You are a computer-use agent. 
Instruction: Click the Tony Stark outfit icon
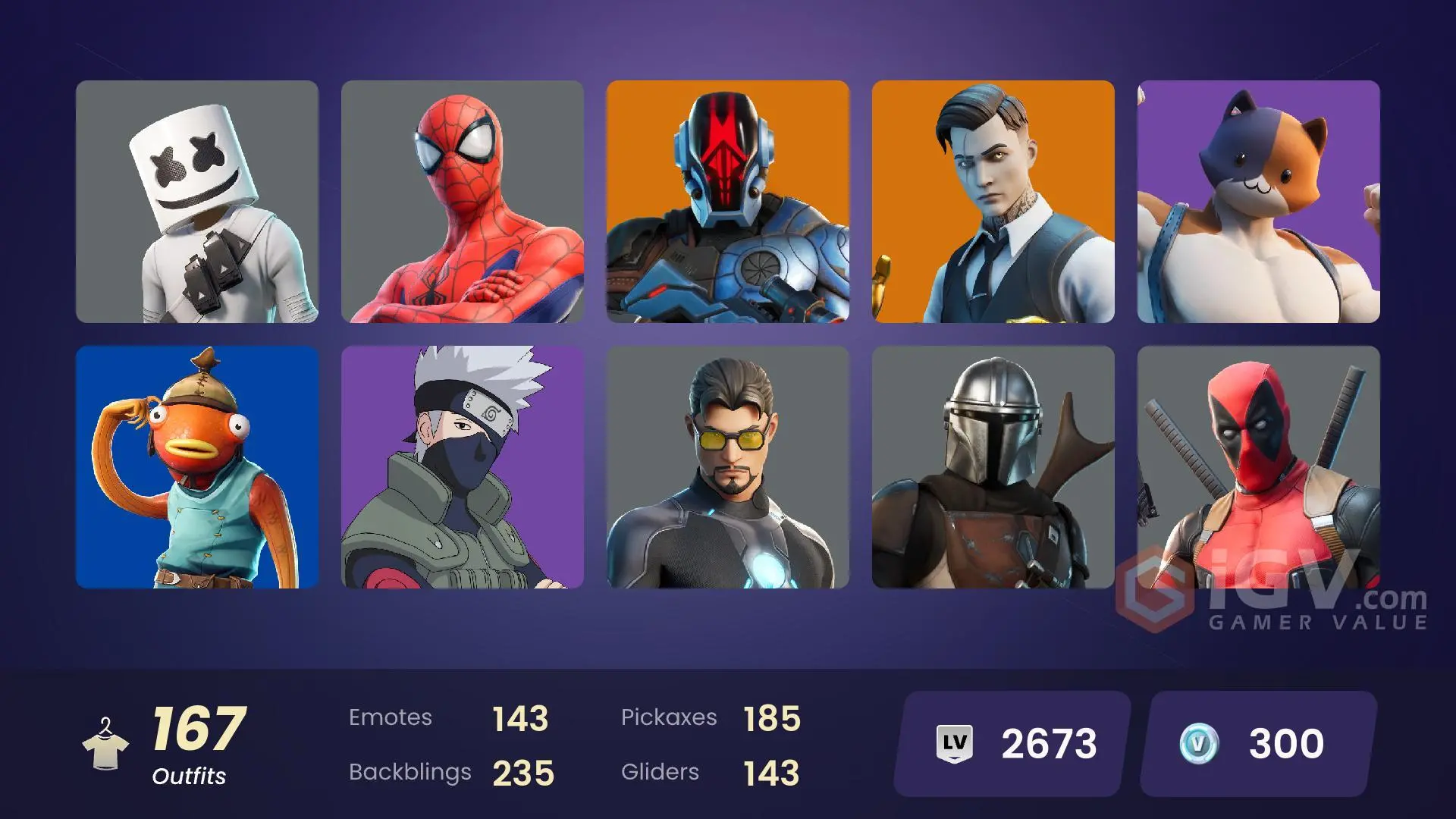(x=728, y=470)
